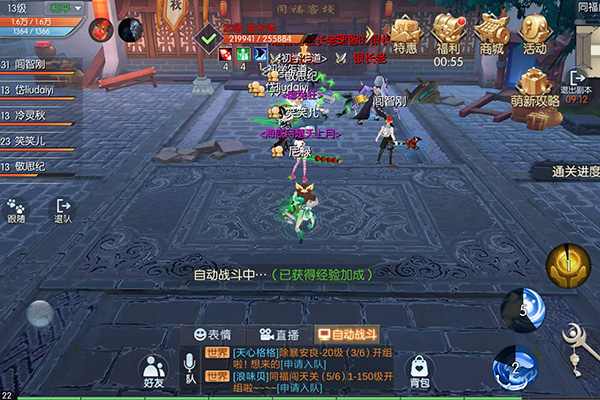Open the 背包 backpack
Viewport: 600px width, 400px height.
point(420,370)
